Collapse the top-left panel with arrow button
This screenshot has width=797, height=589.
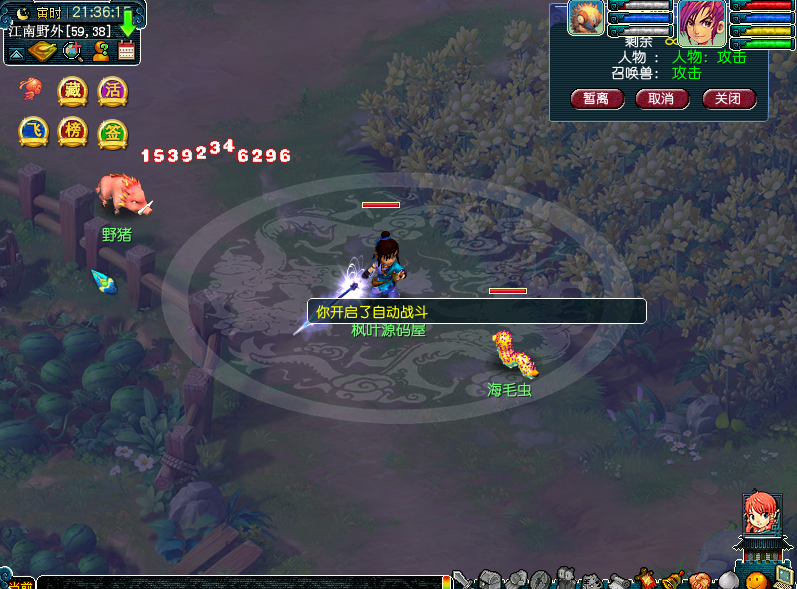(x=17, y=51)
